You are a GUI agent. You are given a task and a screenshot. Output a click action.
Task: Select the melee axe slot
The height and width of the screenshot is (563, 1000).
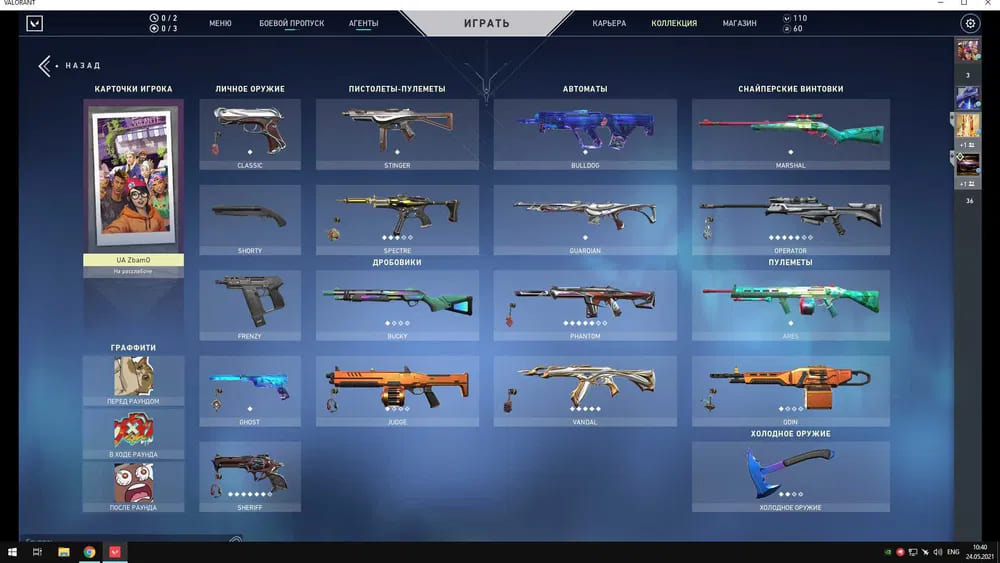point(790,476)
